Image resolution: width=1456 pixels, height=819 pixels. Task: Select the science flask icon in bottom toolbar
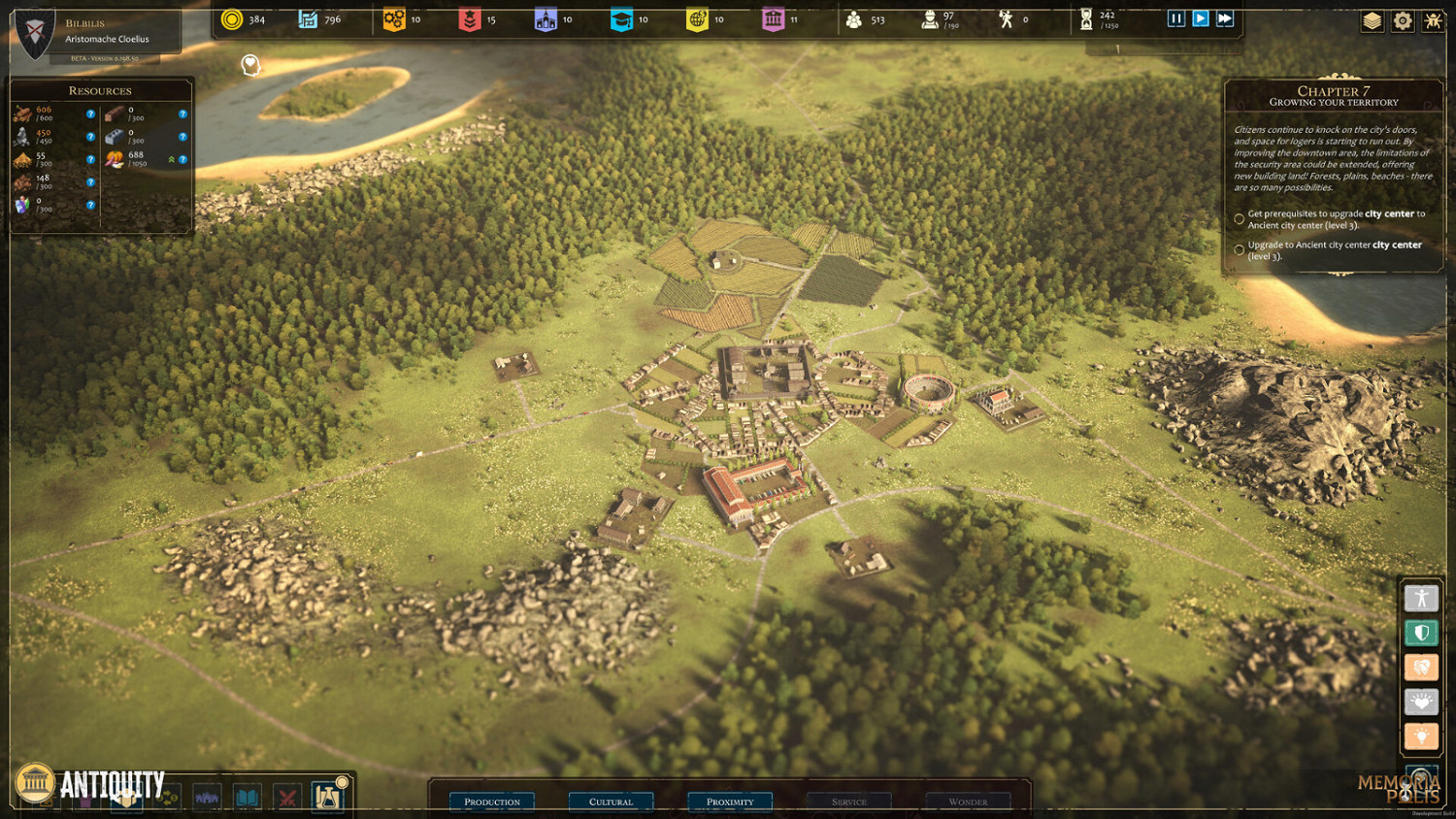tap(327, 797)
